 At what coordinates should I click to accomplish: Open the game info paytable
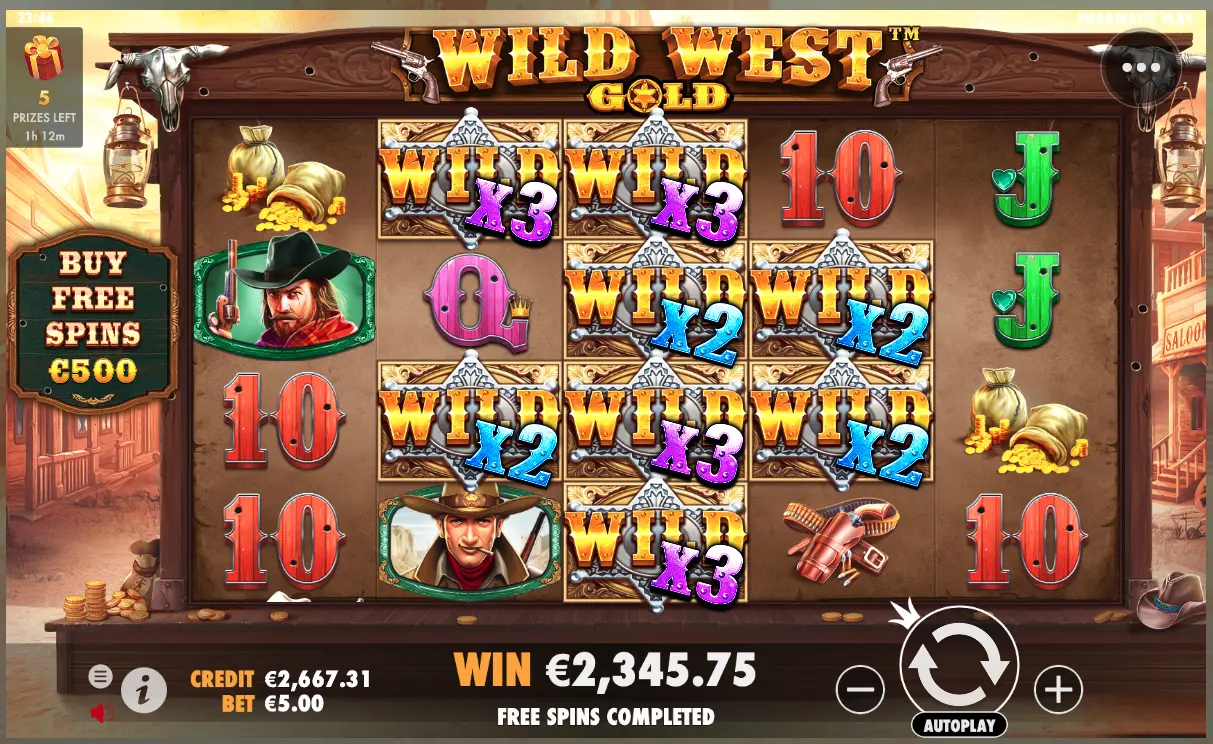click(x=144, y=688)
